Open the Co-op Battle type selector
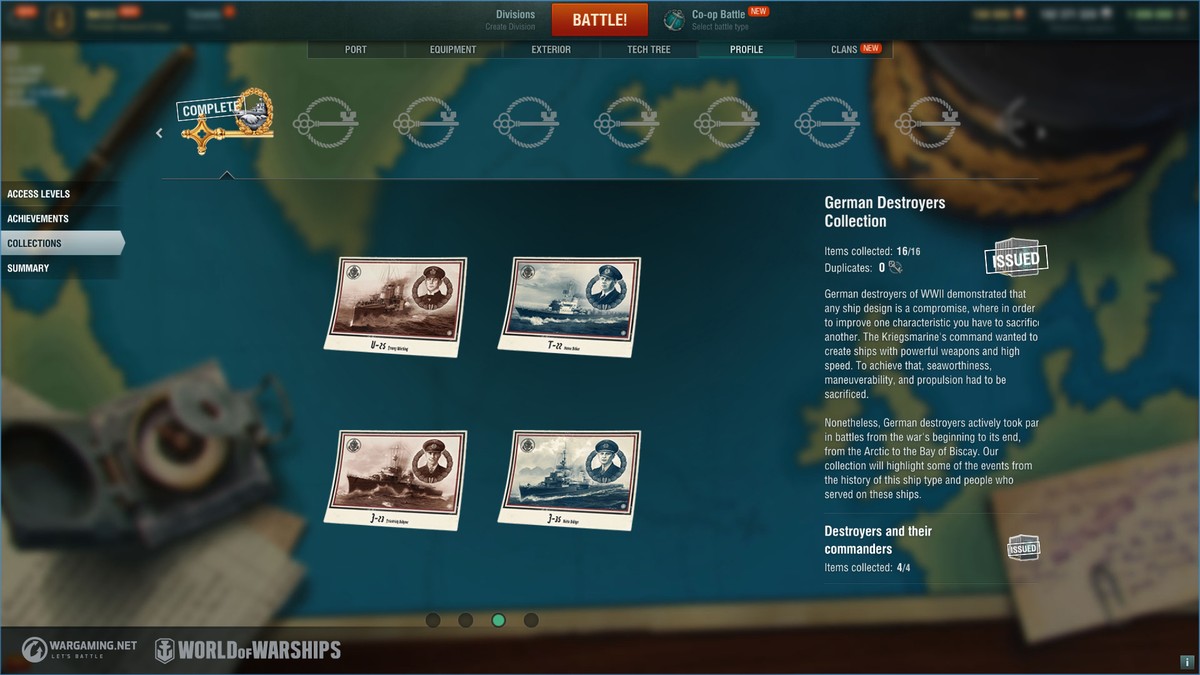The height and width of the screenshot is (675, 1200). [718, 19]
